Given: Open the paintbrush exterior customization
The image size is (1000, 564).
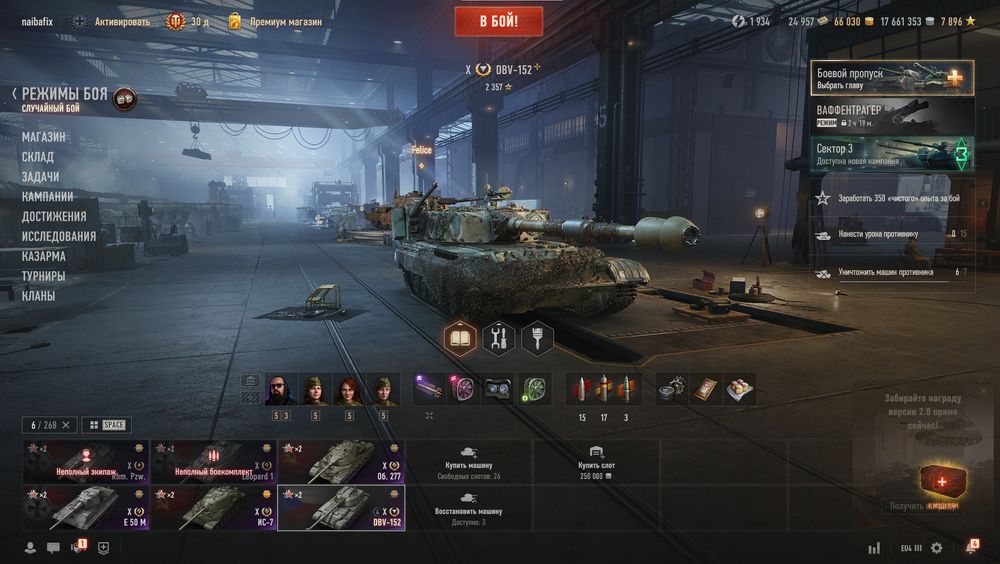Looking at the screenshot, I should 537,339.
